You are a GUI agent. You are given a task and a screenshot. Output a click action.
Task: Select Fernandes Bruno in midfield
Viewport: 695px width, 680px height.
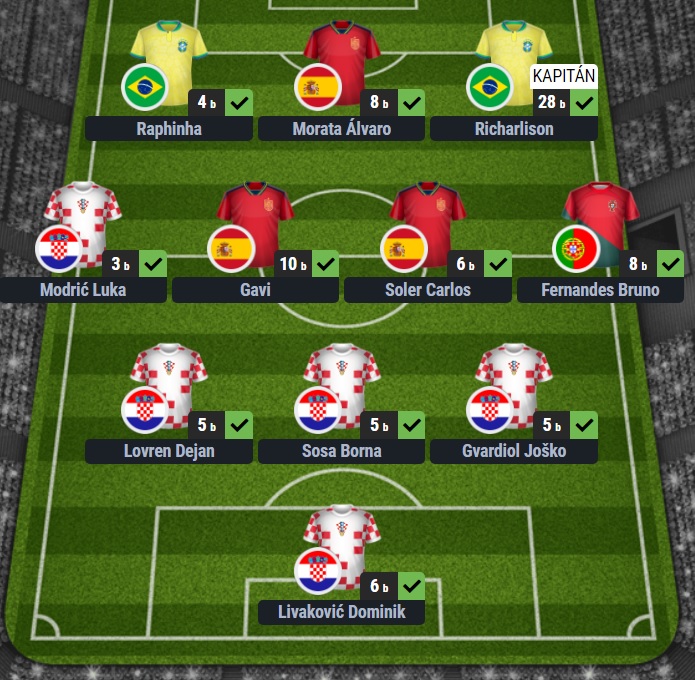600,291
